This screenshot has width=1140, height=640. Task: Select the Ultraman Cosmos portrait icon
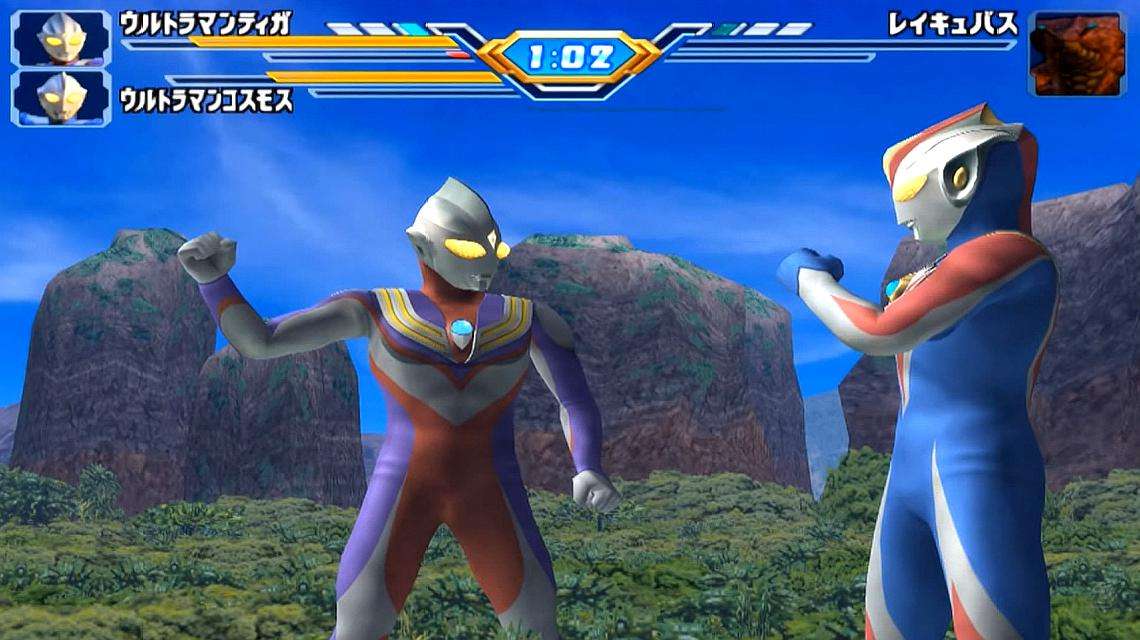click(61, 97)
